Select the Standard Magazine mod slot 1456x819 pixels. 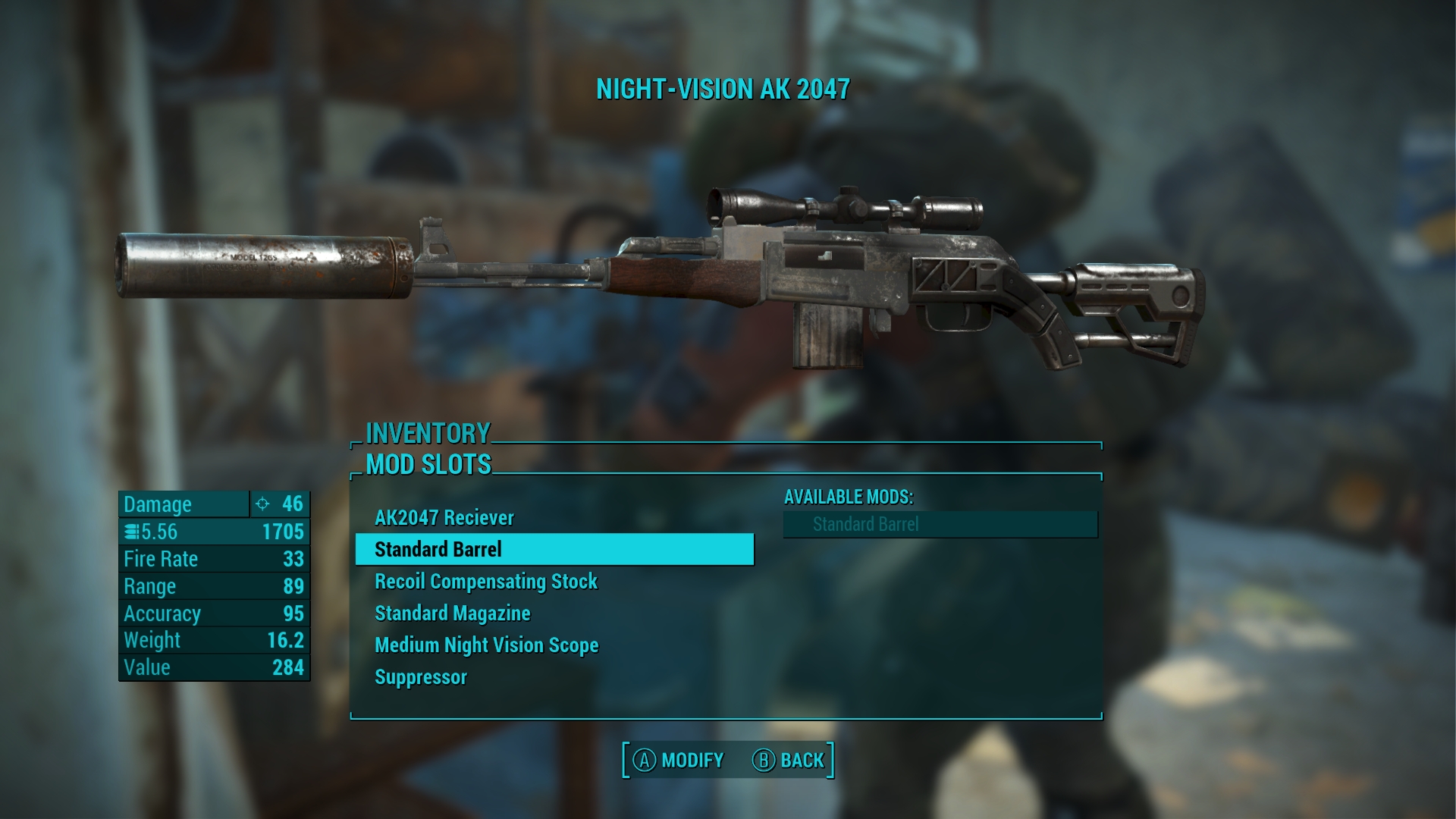click(453, 613)
